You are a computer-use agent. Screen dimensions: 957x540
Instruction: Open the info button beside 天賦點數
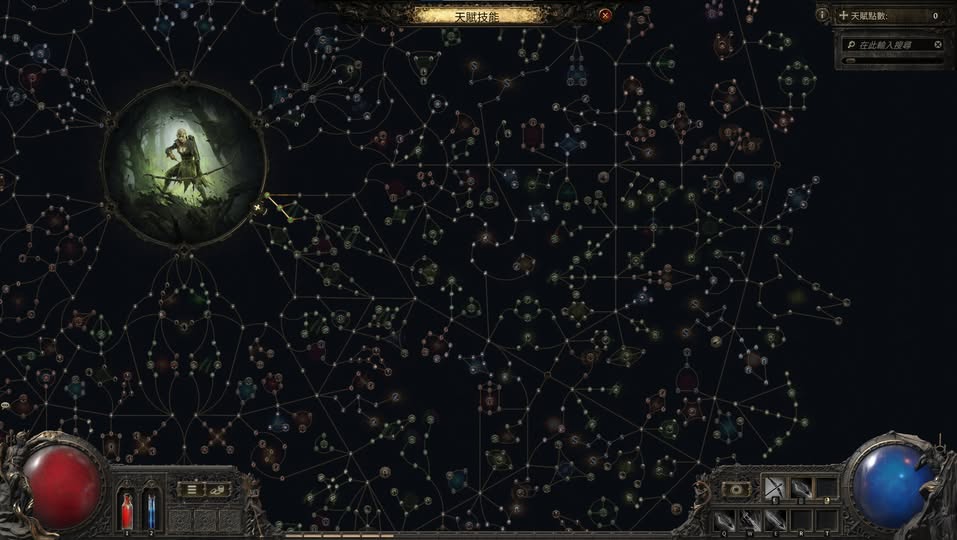(x=822, y=15)
